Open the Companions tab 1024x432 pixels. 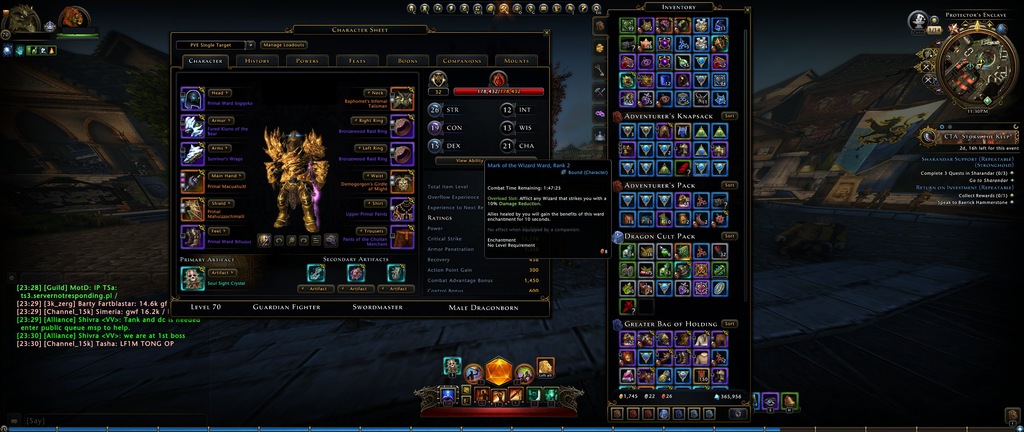461,61
